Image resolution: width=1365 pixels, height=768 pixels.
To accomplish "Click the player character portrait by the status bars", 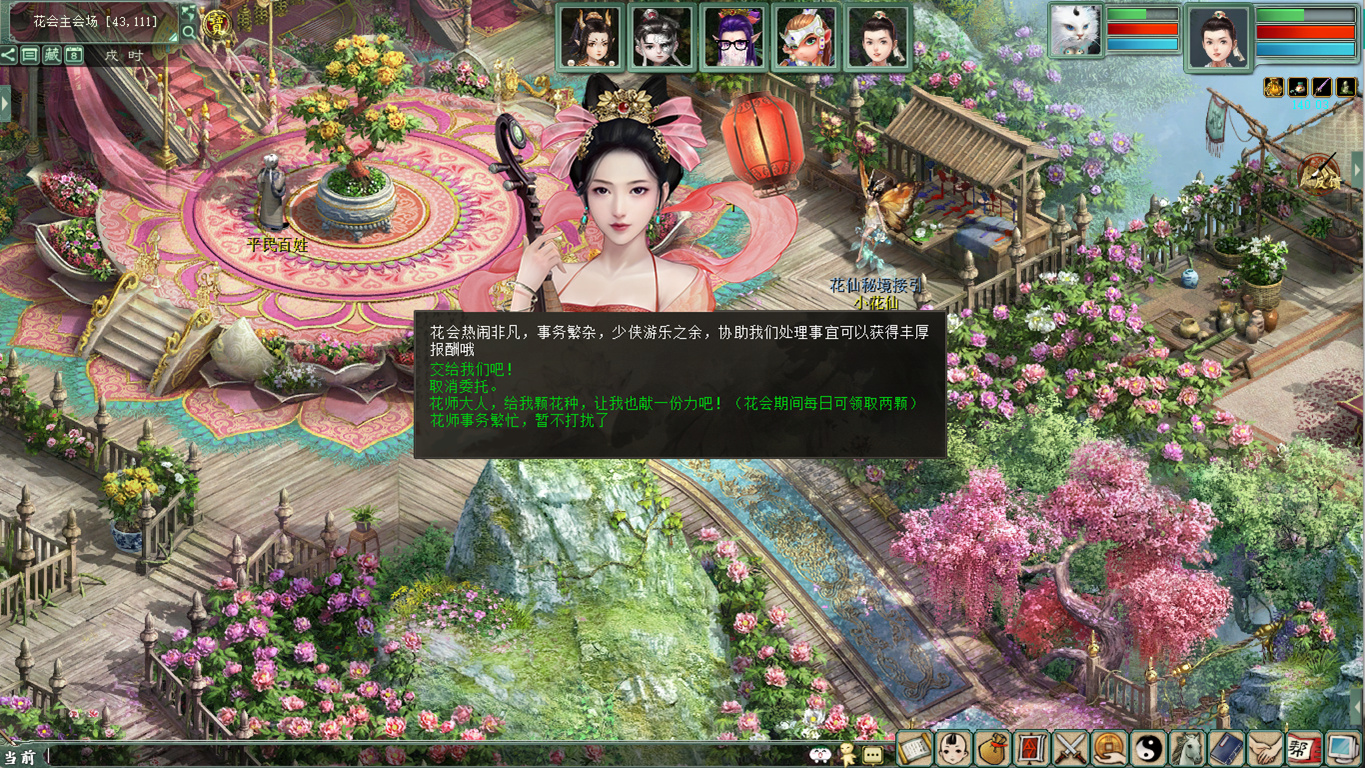I will pyautogui.click(x=1218, y=39).
